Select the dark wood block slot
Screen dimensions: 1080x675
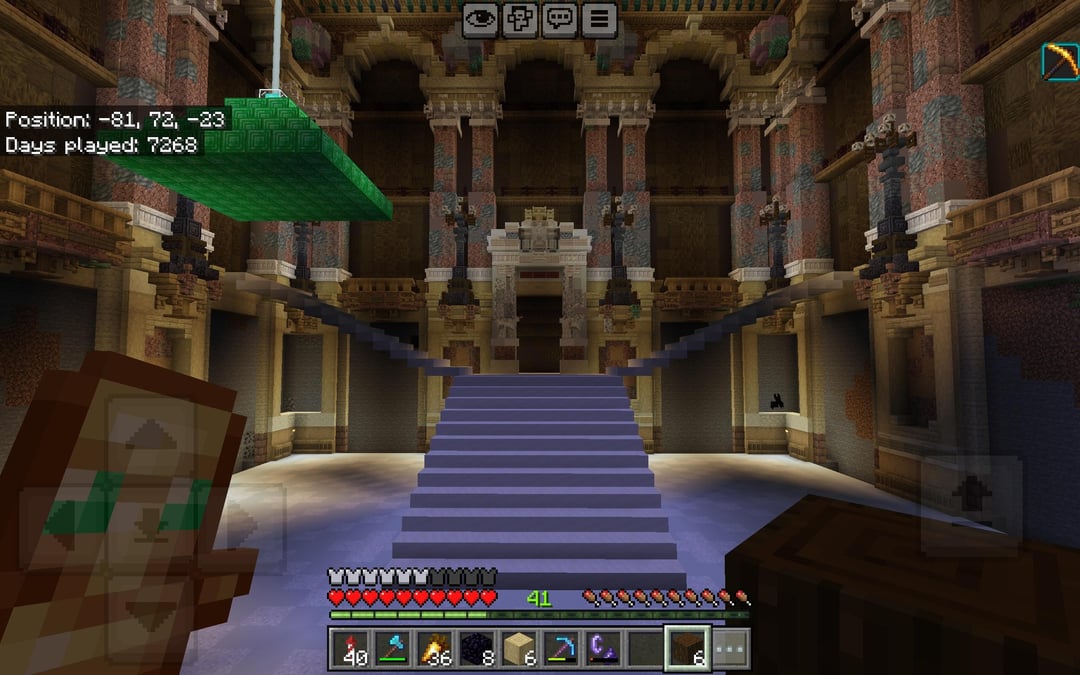coord(688,648)
